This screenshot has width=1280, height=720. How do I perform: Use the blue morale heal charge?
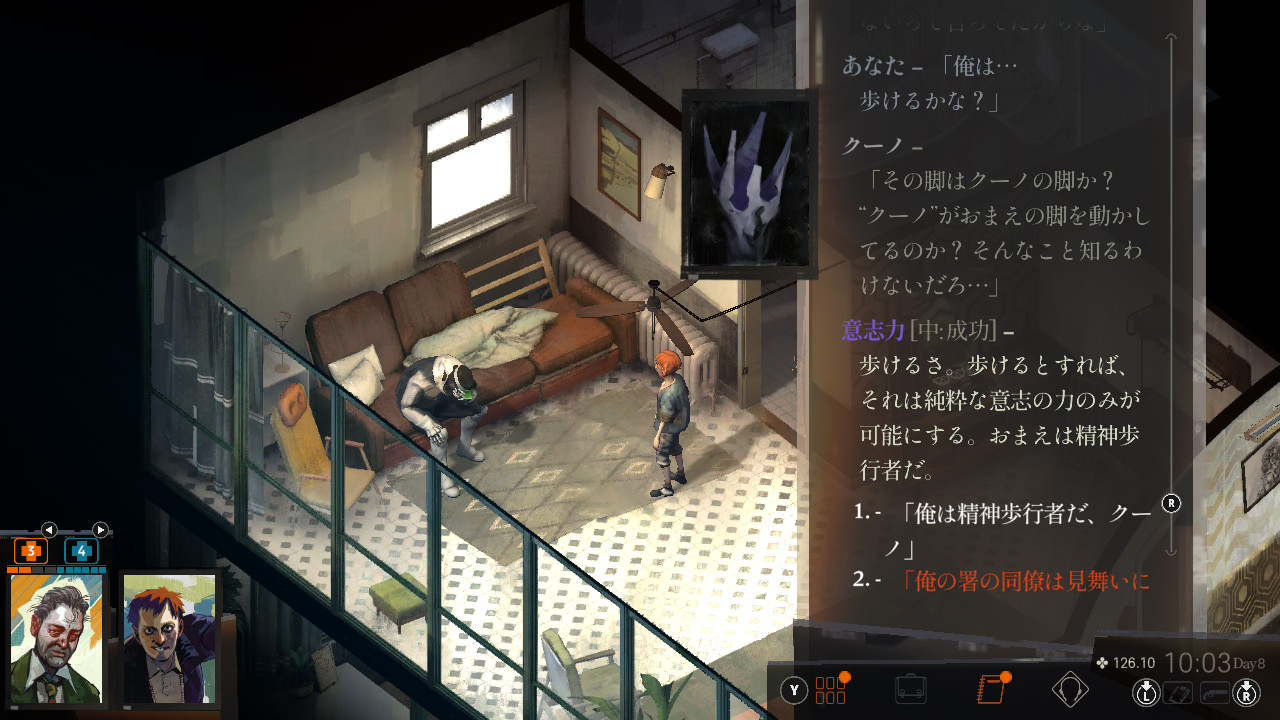(x=81, y=551)
